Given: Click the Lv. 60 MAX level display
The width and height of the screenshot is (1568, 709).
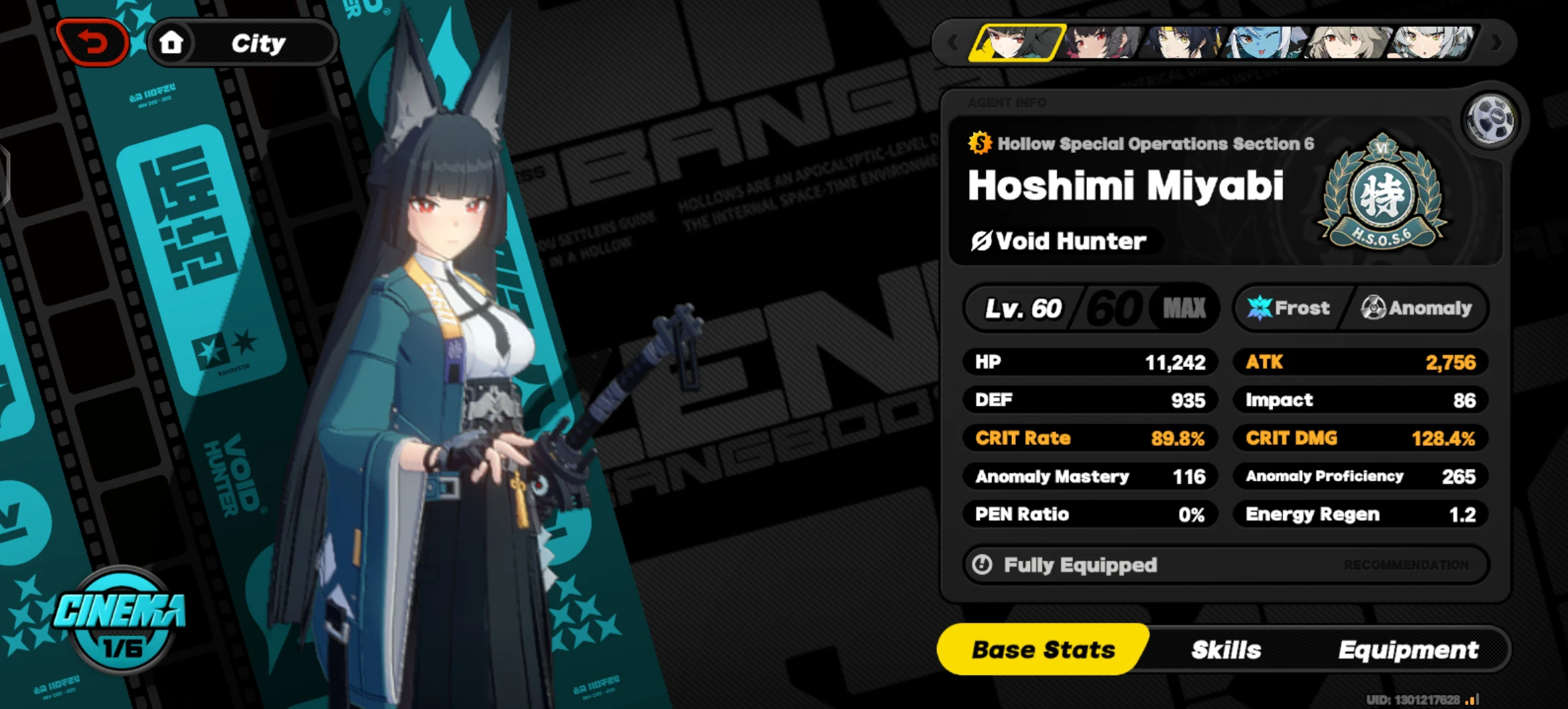Looking at the screenshot, I should (x=1091, y=307).
